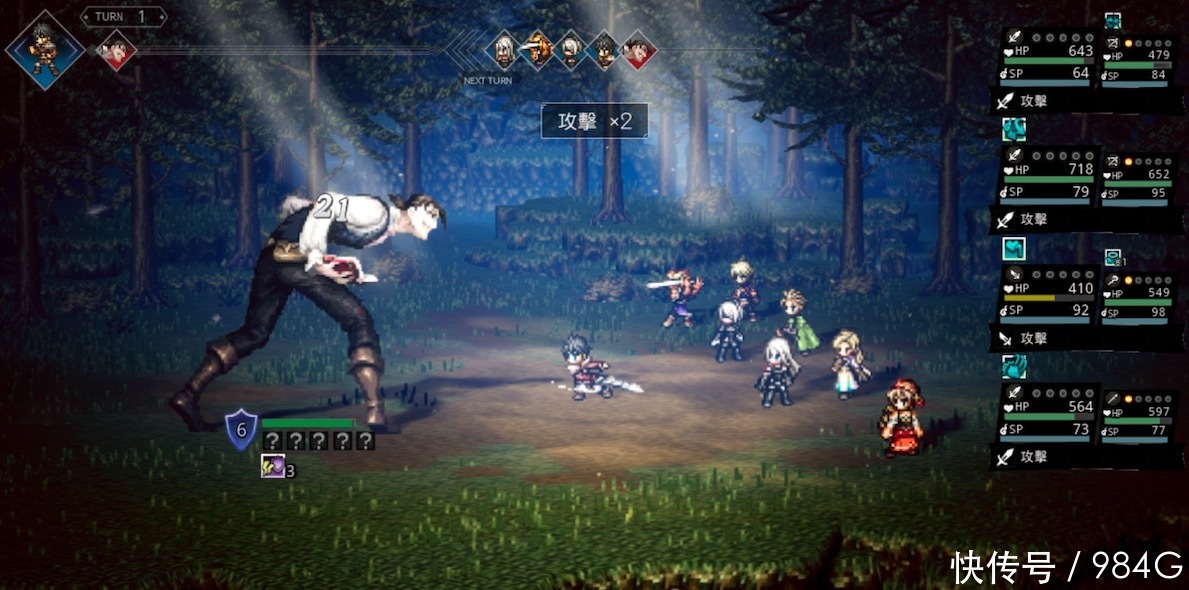Select the party panel showing 410 HP
This screenshot has width=1189, height=590.
click(x=1047, y=295)
